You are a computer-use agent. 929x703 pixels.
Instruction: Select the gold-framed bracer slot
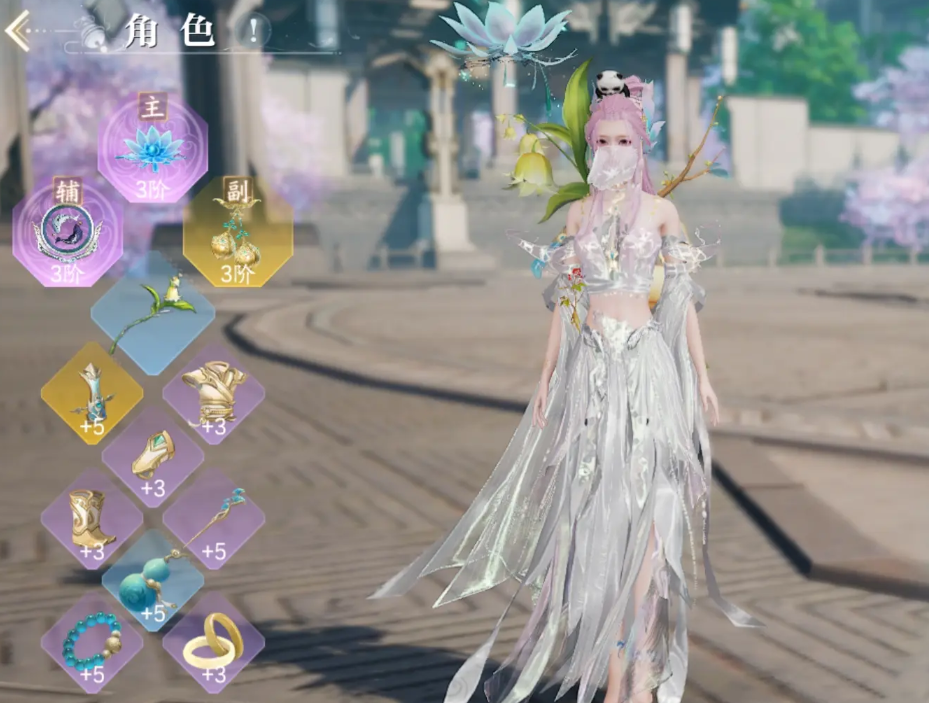[91, 392]
